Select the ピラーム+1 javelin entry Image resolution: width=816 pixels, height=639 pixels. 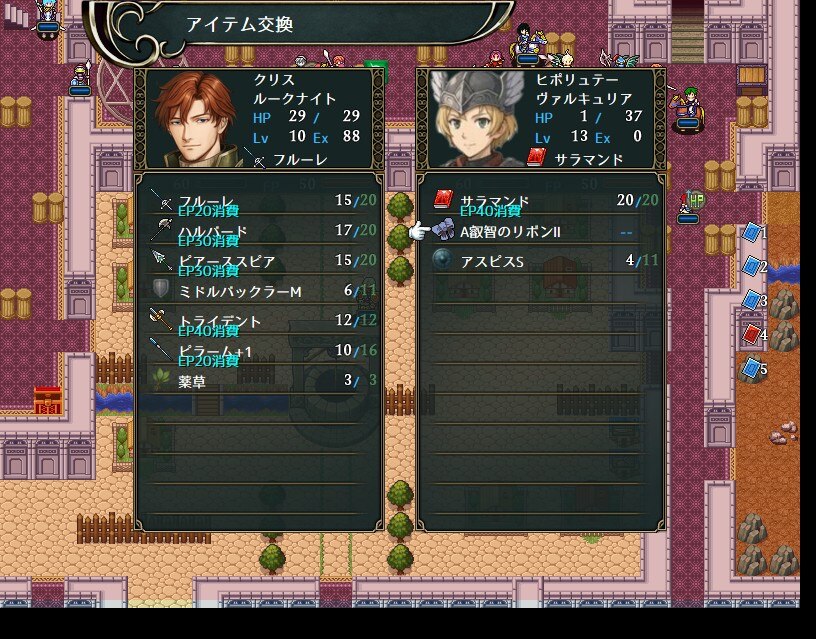260,350
